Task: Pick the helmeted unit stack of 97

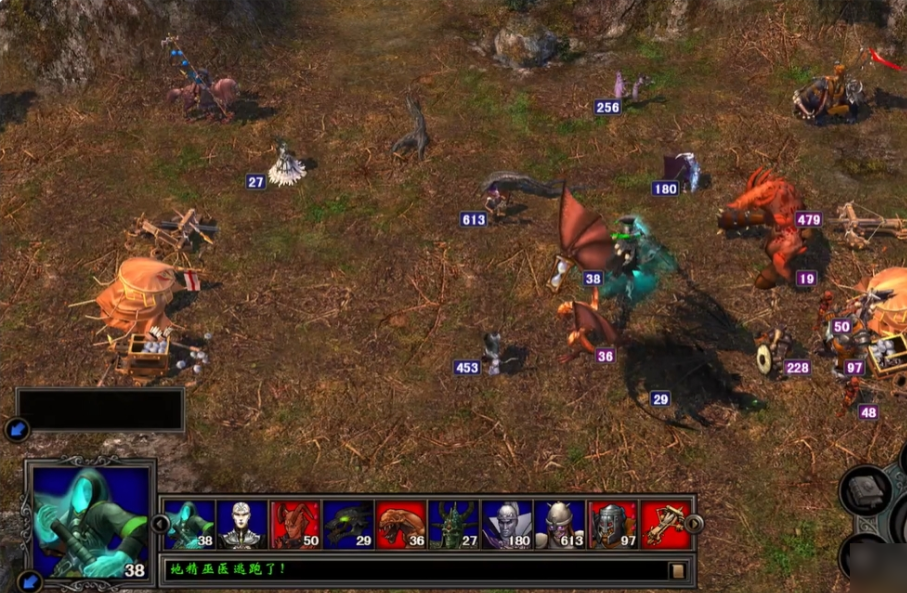Action: [613, 525]
